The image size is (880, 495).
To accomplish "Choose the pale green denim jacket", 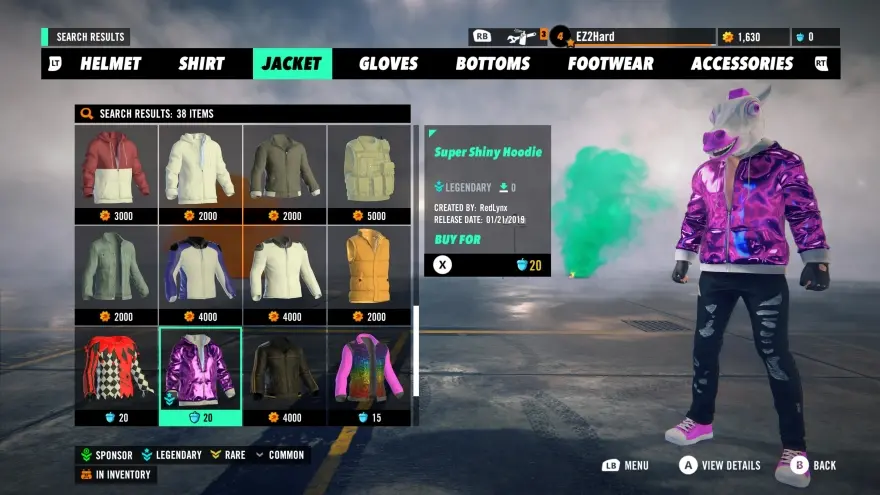I will point(116,268).
